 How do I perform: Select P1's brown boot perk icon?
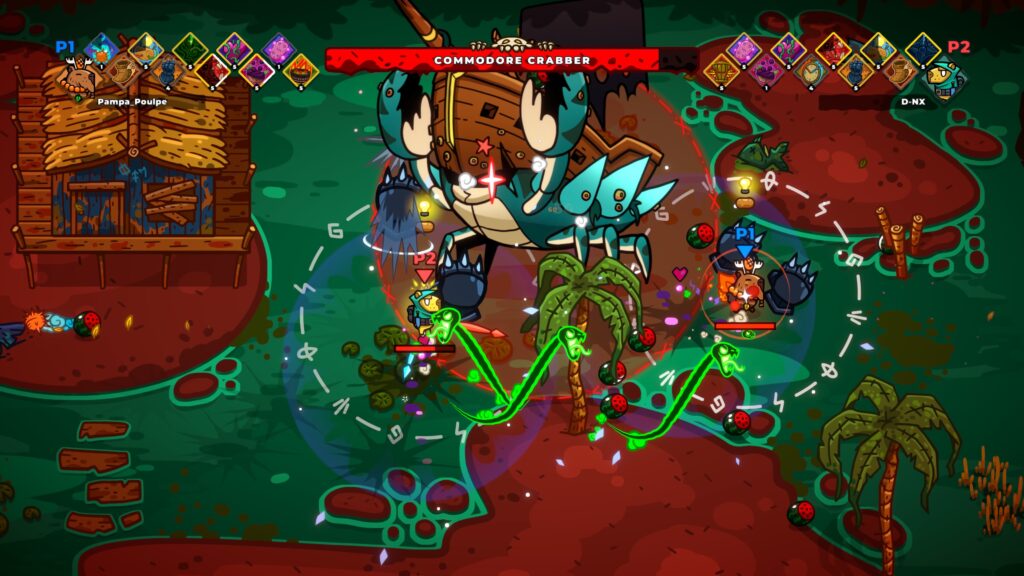[x=122, y=71]
